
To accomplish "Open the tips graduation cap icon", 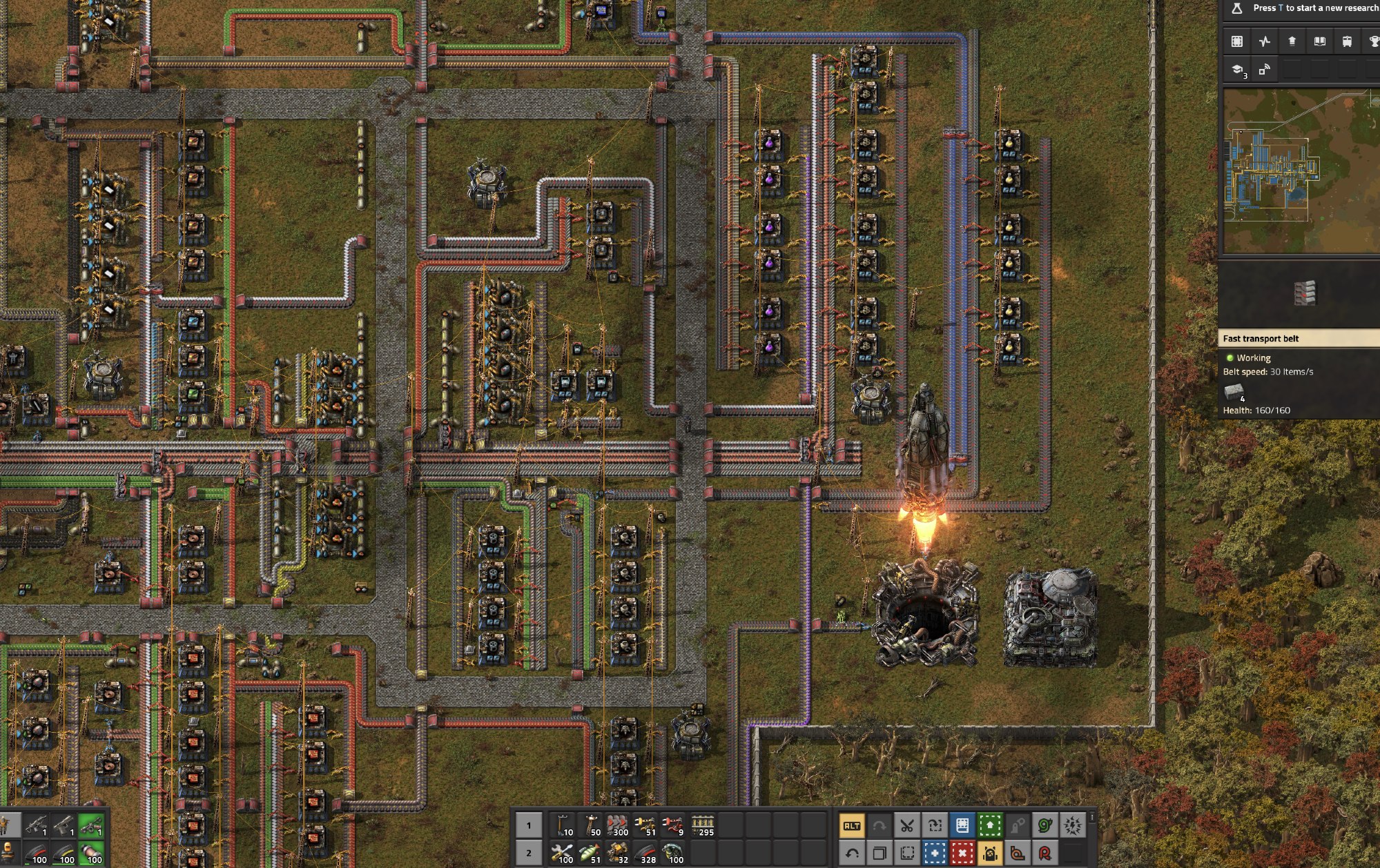I will (1237, 70).
